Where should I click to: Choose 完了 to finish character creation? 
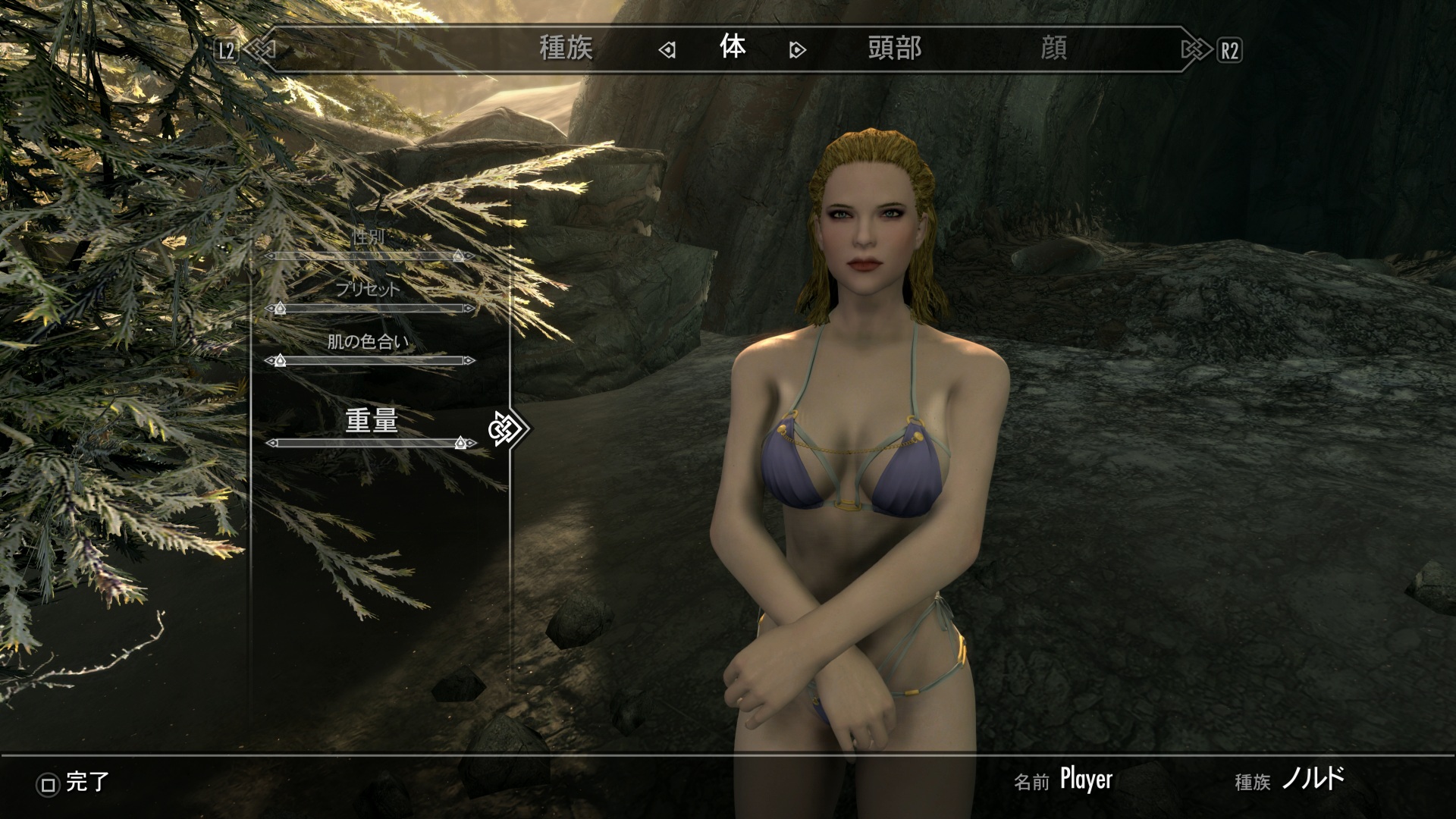74,783
